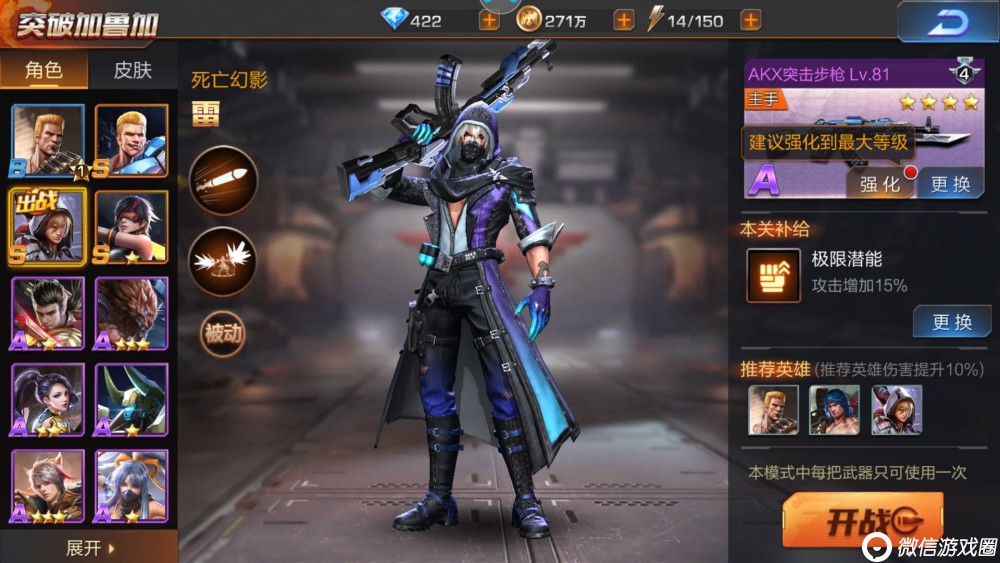Click the 强化 weapon upgrade button

pos(880,184)
